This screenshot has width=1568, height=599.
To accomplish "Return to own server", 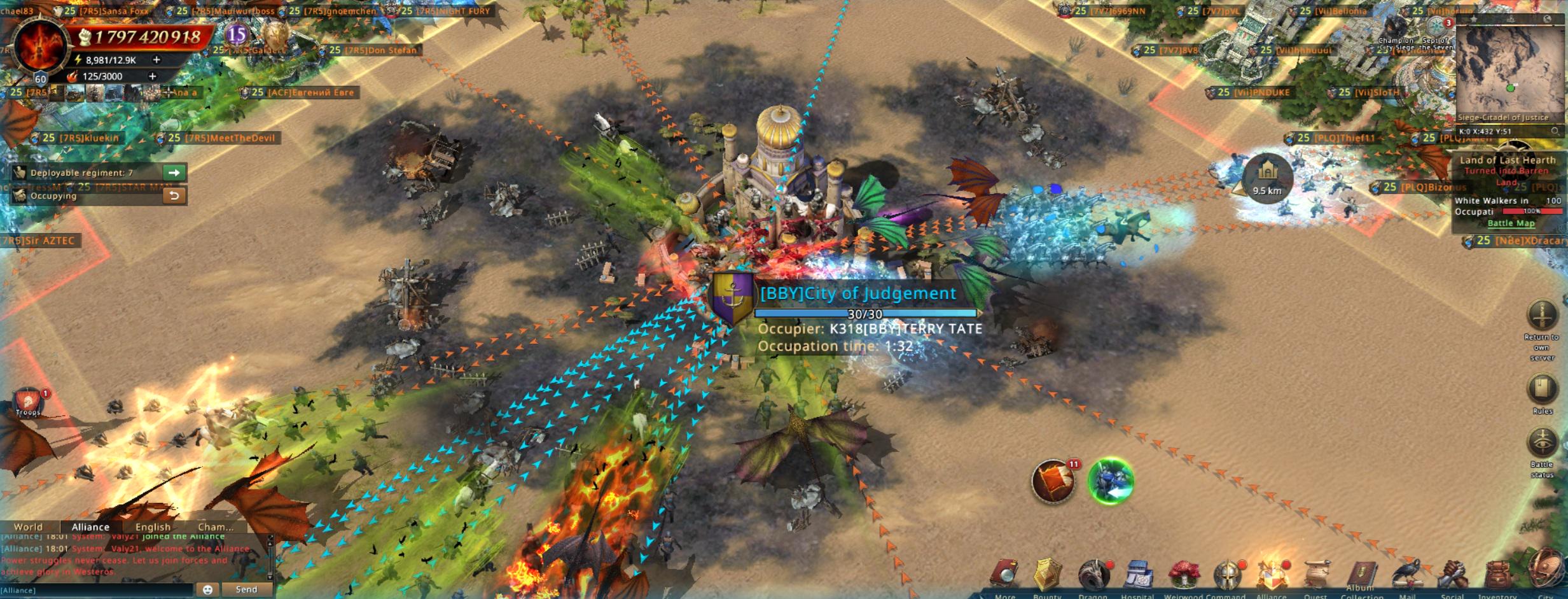I will 1542,316.
